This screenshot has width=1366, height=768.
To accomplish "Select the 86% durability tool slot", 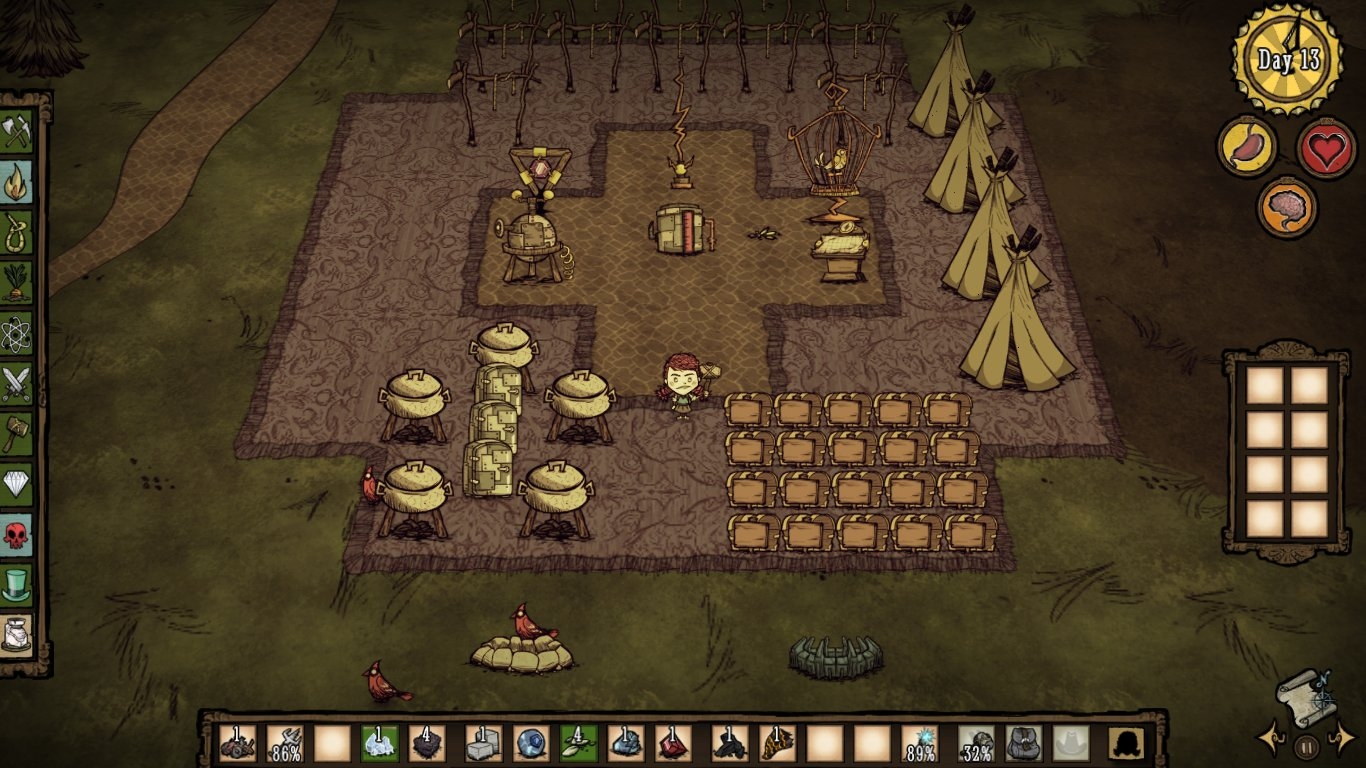I will [286, 743].
